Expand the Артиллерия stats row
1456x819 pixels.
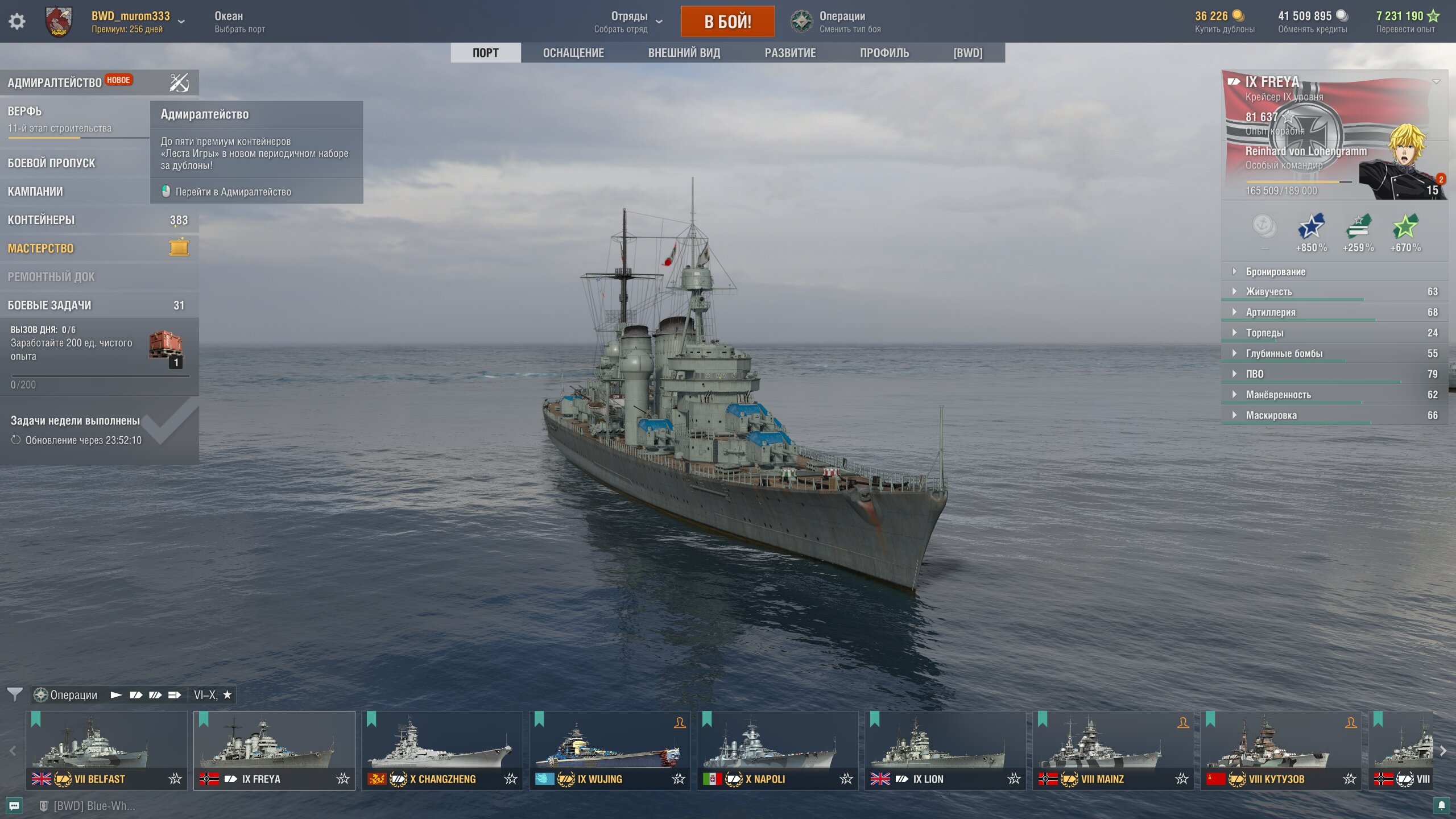1271,312
